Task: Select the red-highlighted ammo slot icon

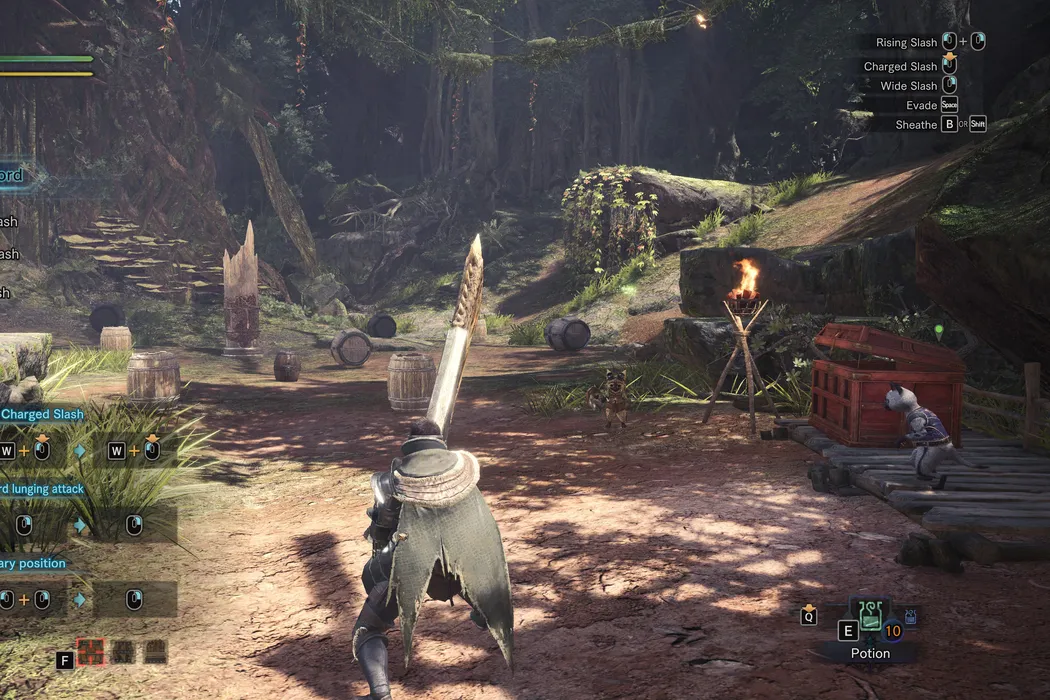Action: 91,652
